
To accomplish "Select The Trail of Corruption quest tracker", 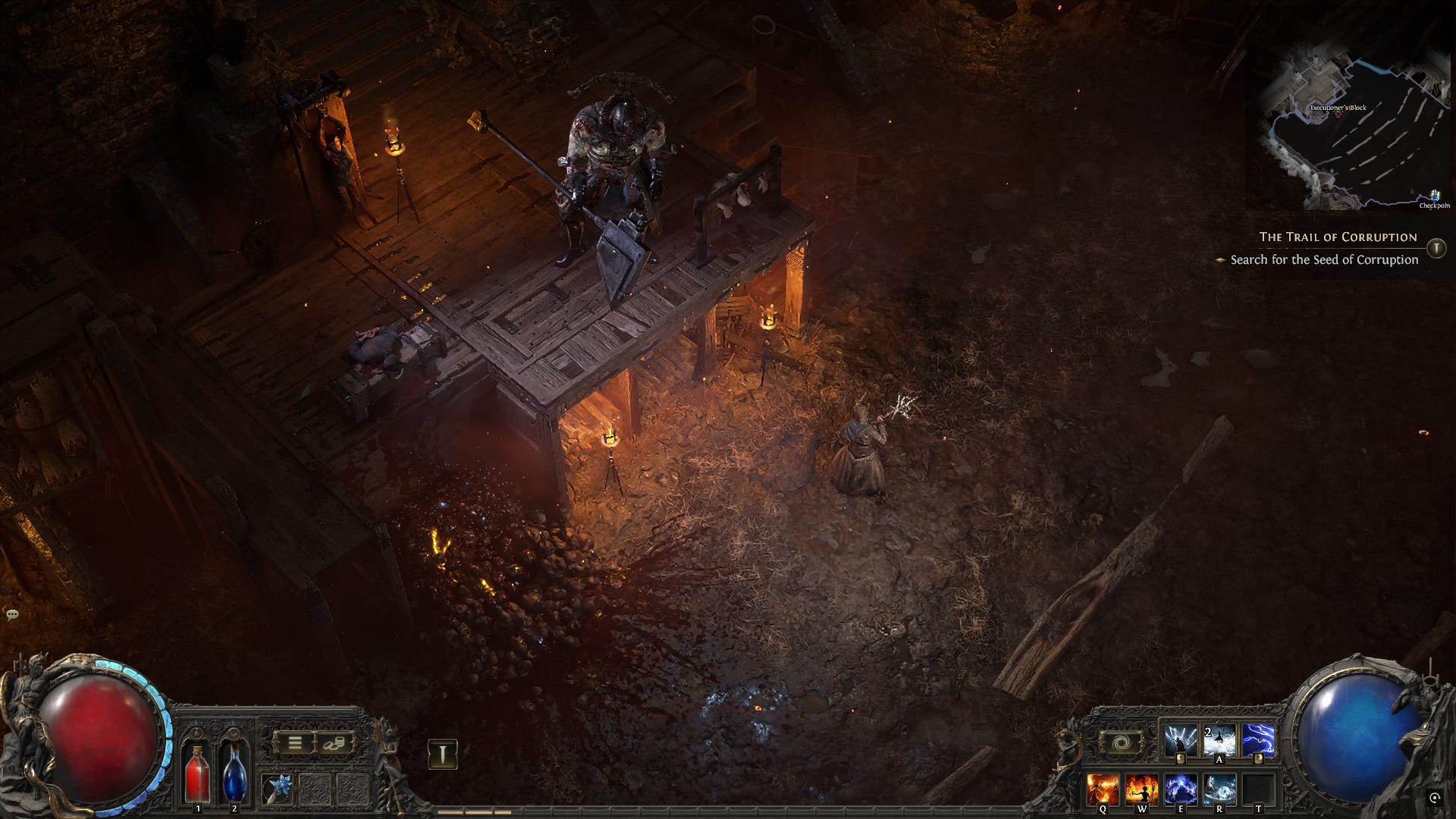I will tap(1338, 237).
